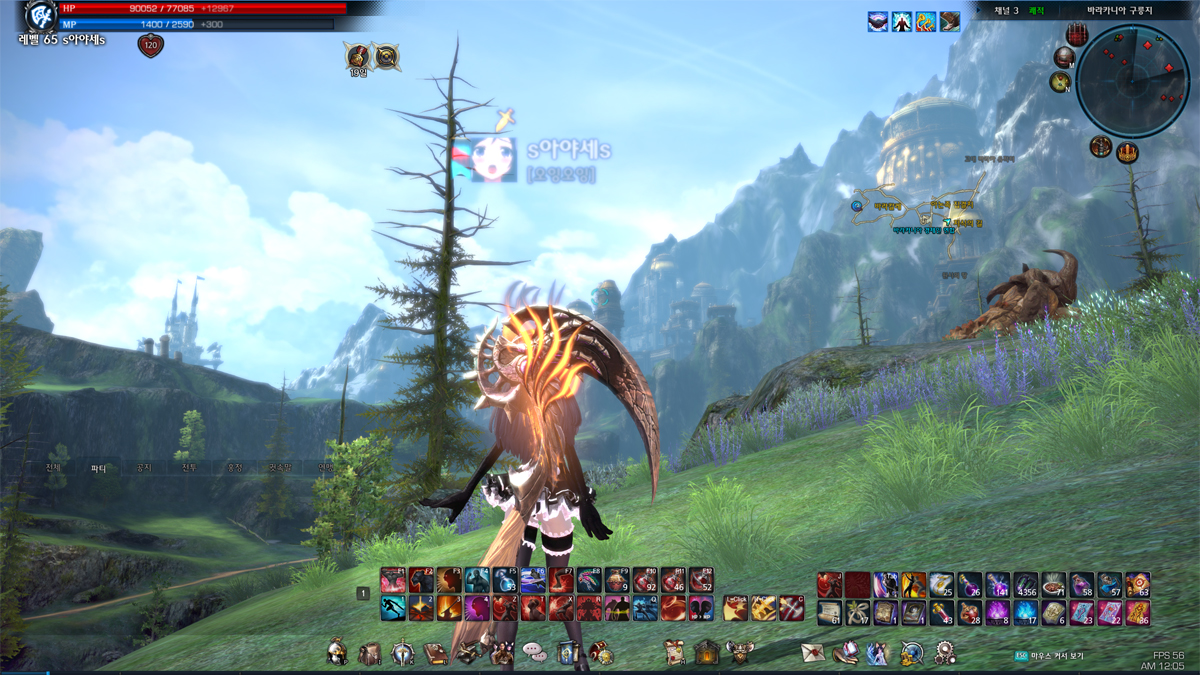Open the leather backpack inventory
Screen dimensions: 1200x675
370,653
